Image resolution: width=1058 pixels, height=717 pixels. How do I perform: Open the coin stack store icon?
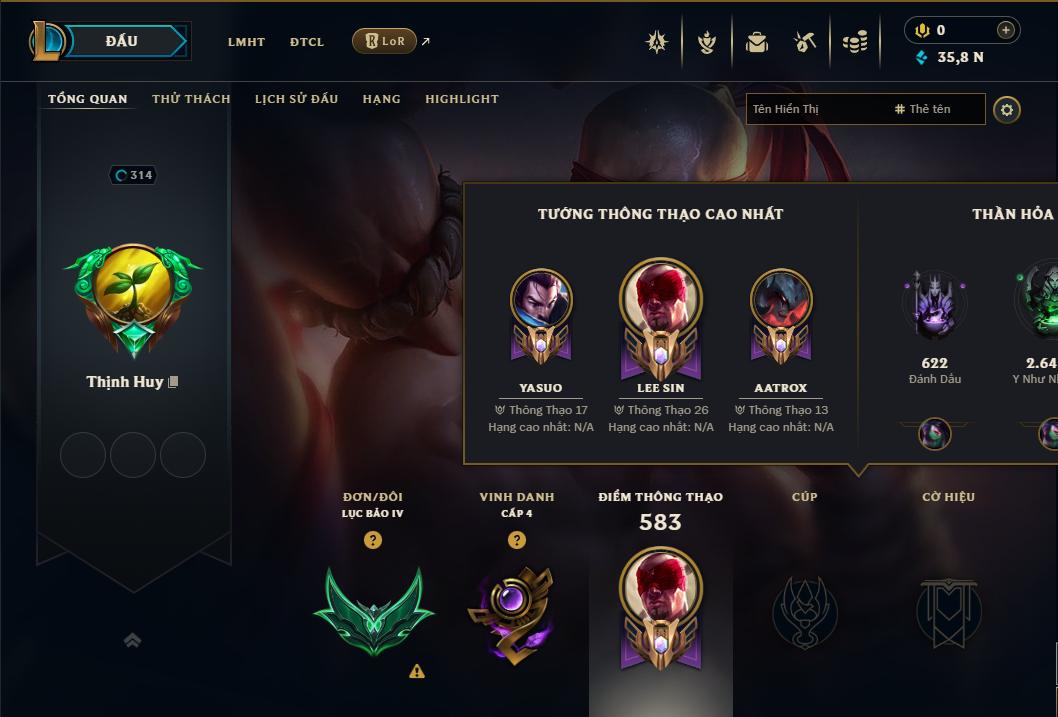click(855, 42)
